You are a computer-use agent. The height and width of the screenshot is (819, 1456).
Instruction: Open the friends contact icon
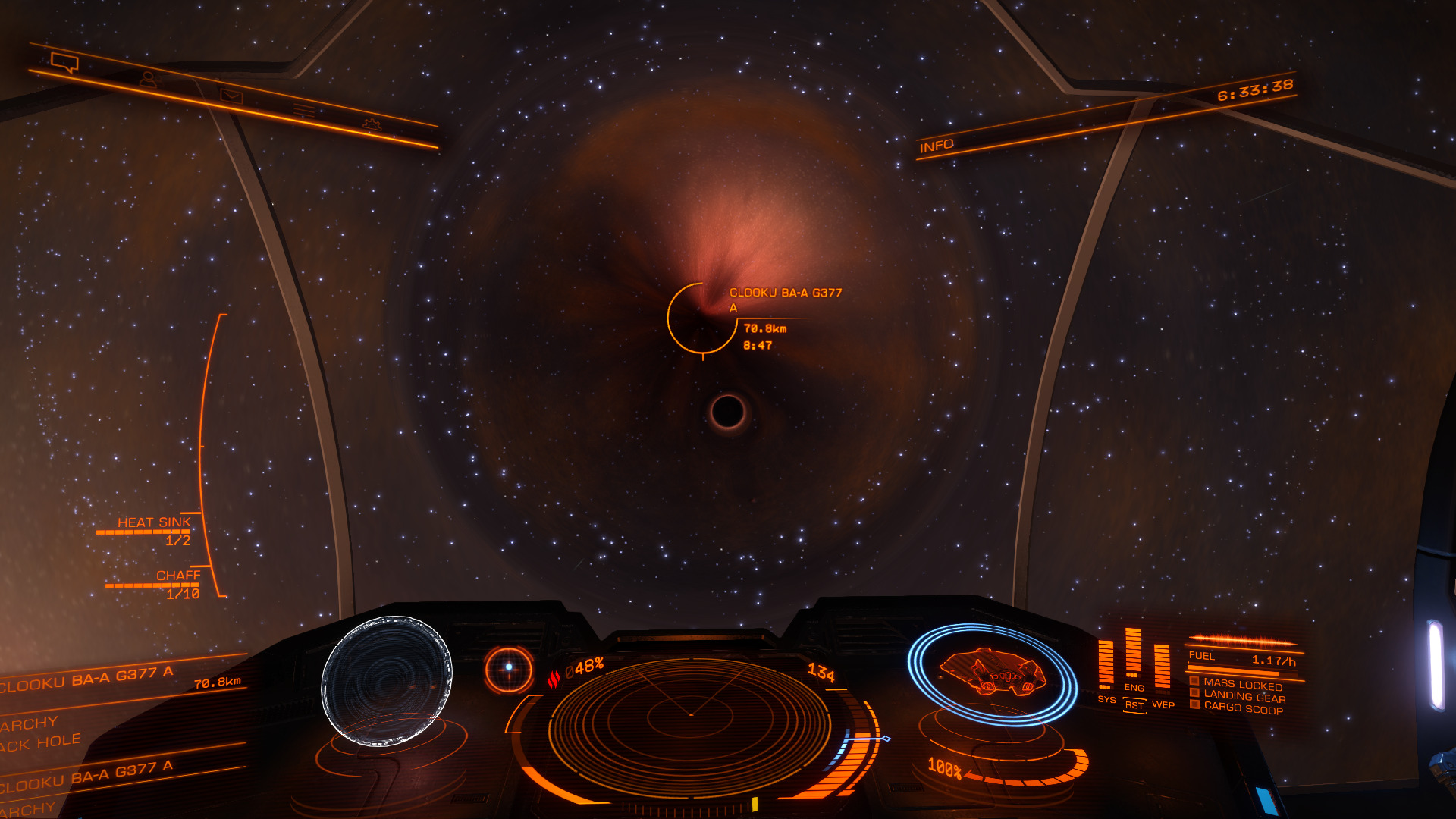coord(148,78)
